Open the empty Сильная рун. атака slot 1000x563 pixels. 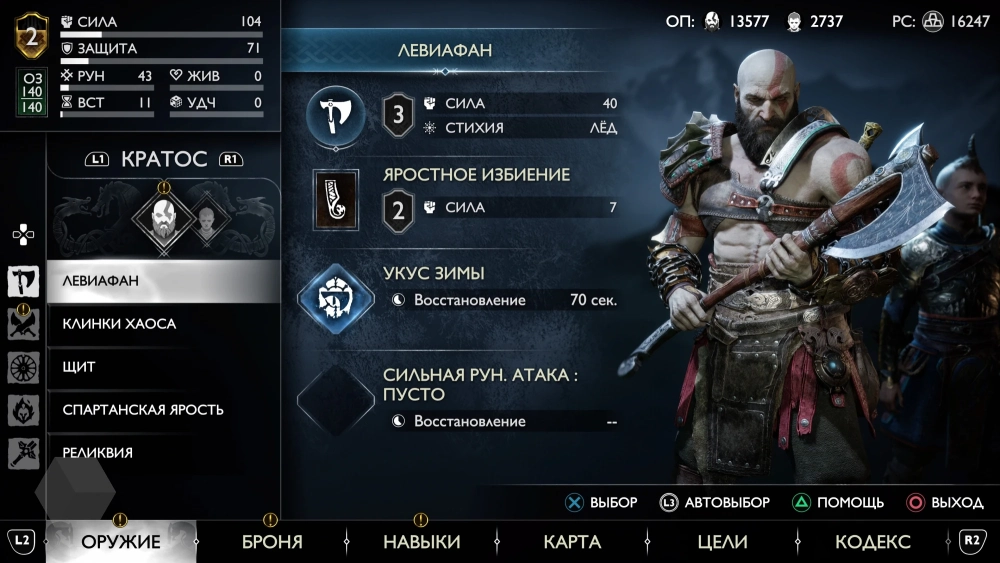tap(335, 399)
